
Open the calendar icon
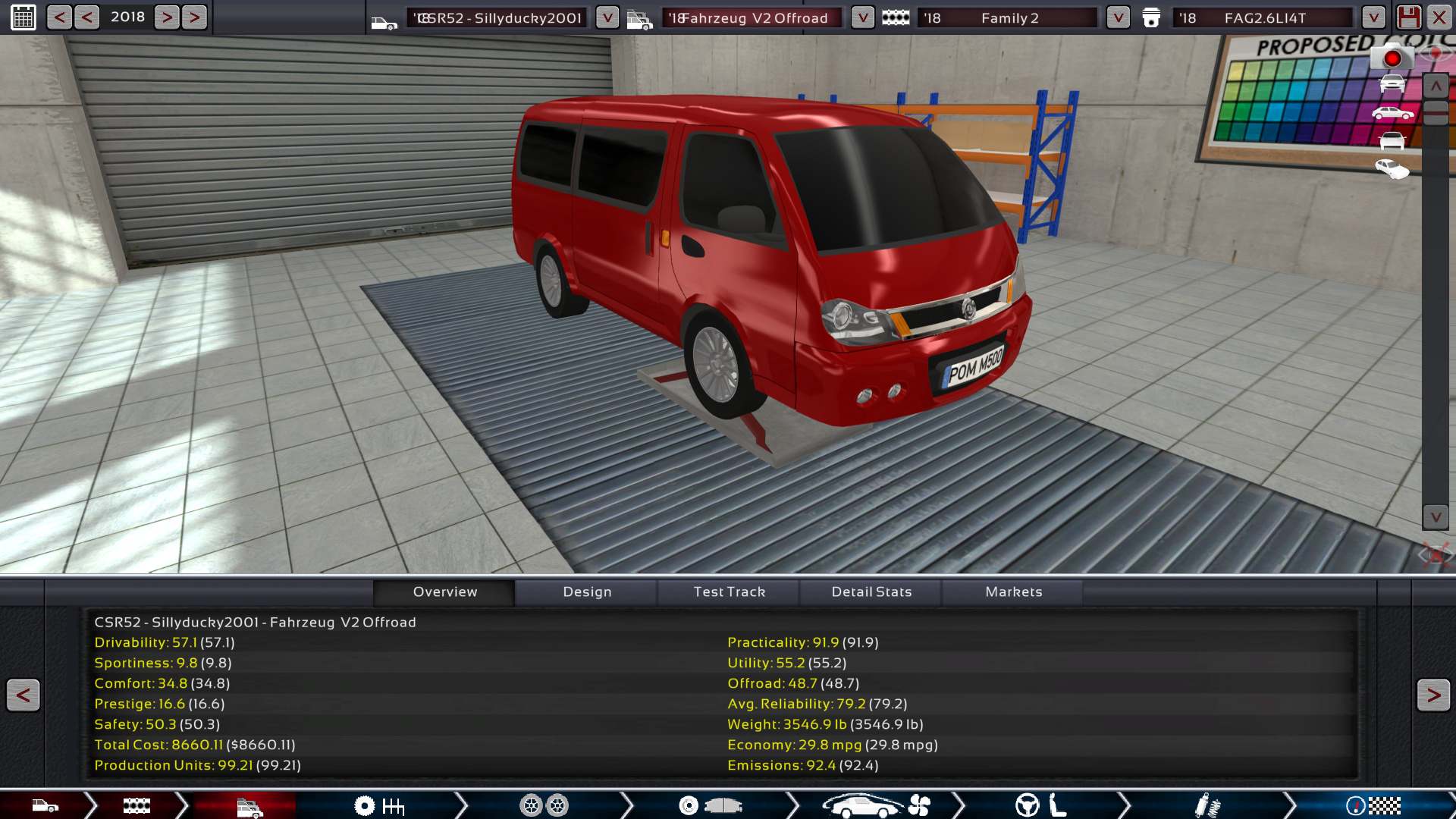coord(24,17)
